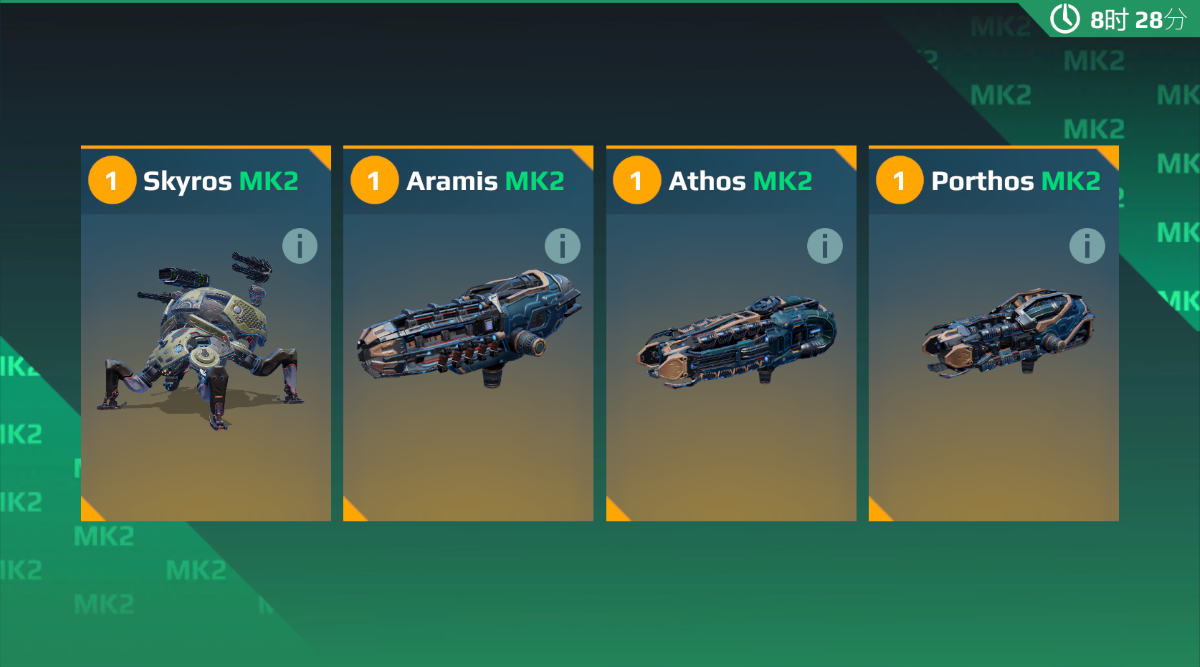Screen dimensions: 1200x667
Task: Open info for Skyros MK2
Action: click(299, 245)
